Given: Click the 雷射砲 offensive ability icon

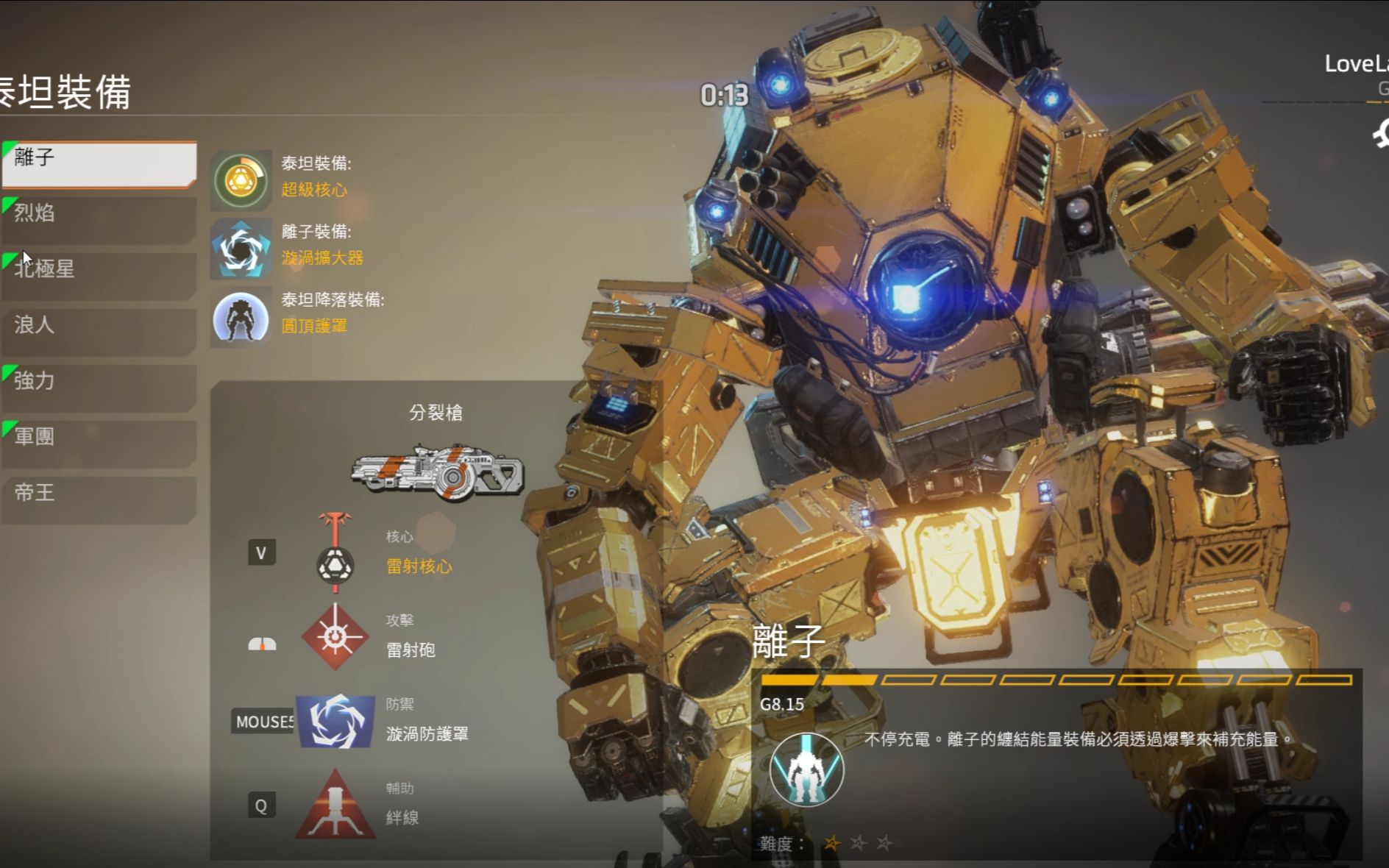Looking at the screenshot, I should pos(335,637).
